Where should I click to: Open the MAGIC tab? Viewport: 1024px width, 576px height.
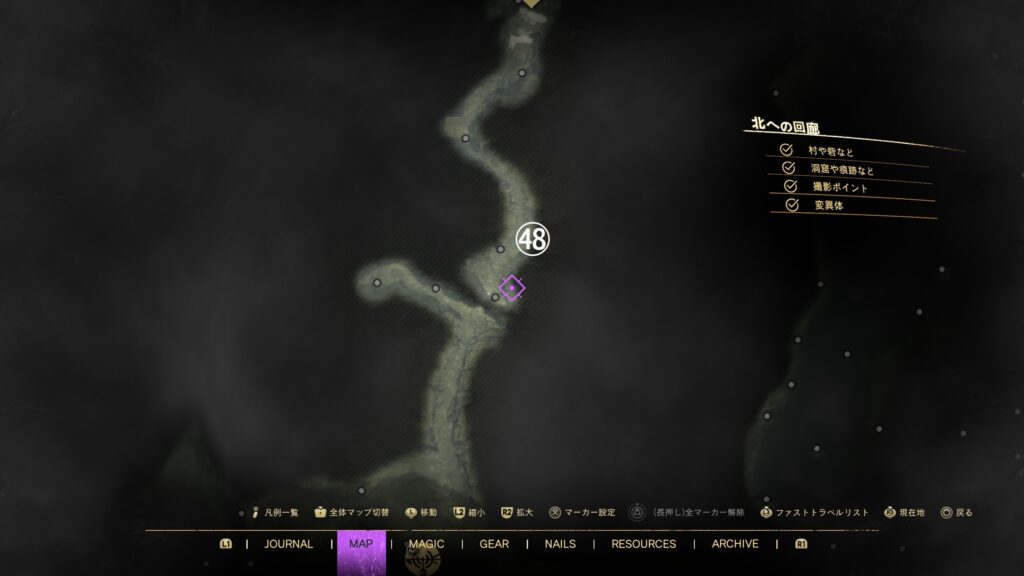(426, 544)
